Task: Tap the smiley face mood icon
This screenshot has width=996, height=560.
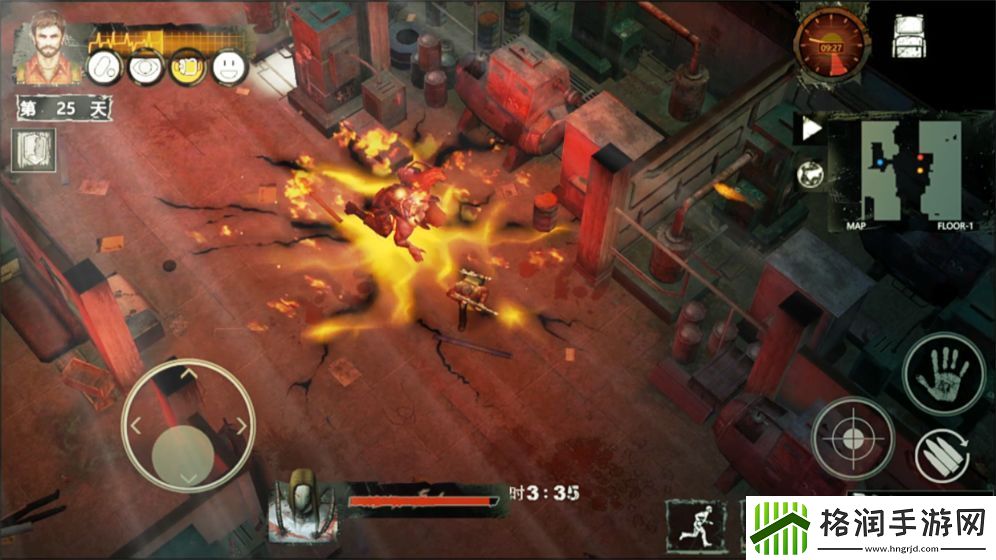Action: point(230,67)
